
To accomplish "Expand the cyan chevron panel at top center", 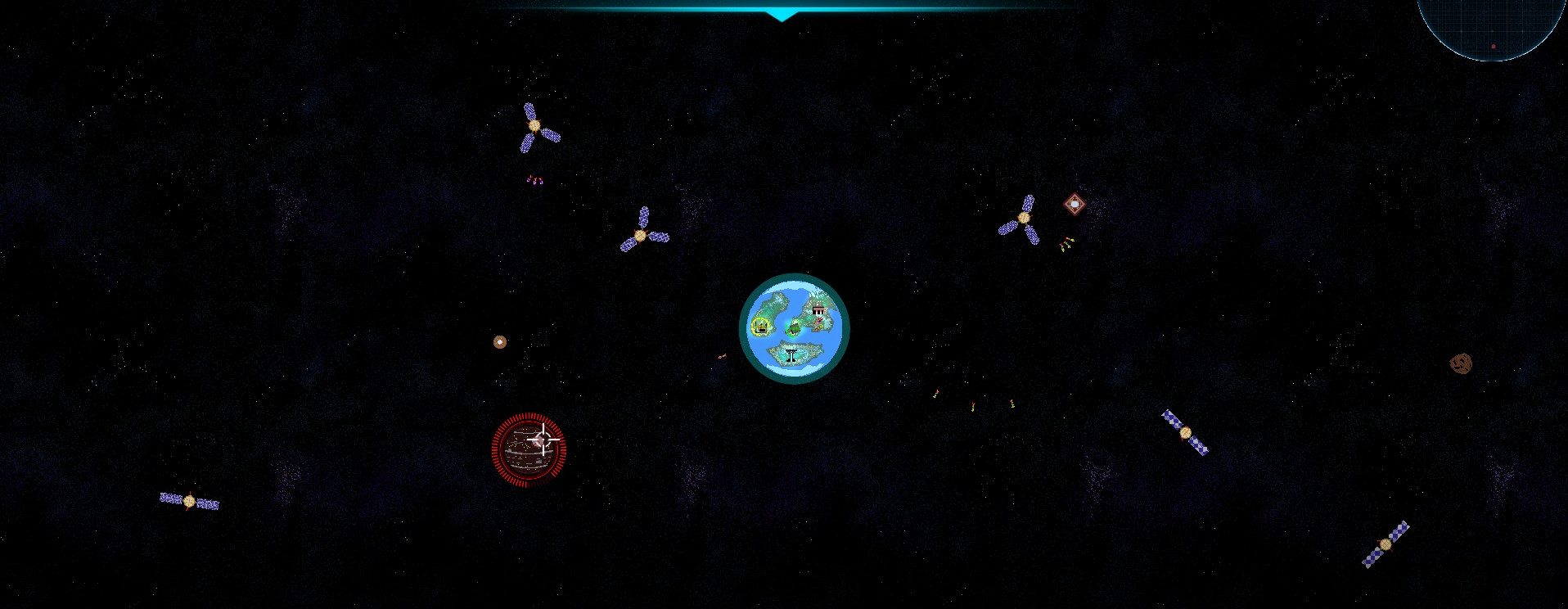I will point(783,12).
